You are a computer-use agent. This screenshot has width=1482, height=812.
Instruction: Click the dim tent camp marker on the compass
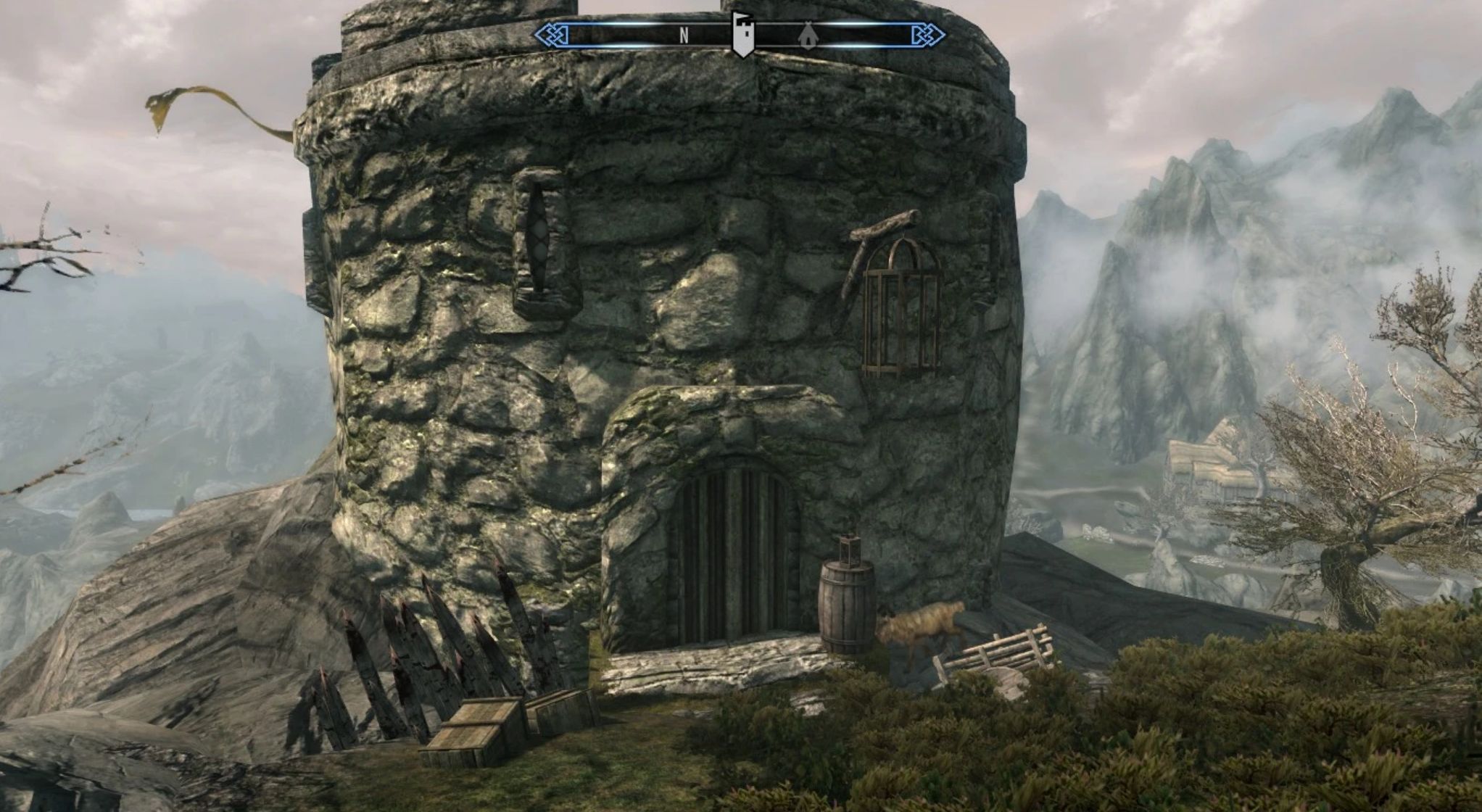(806, 35)
